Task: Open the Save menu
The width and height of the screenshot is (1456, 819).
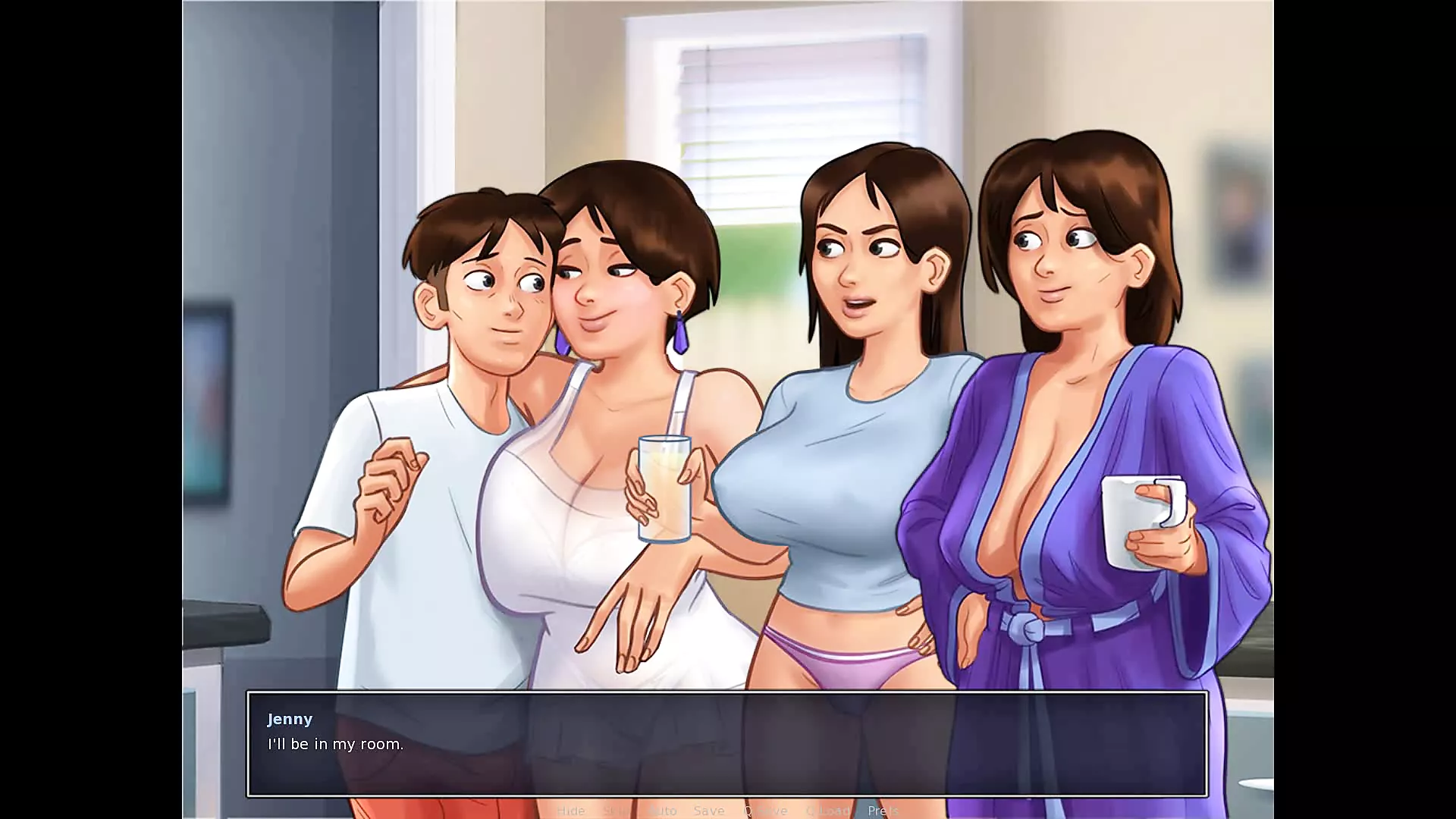Action: point(709,811)
